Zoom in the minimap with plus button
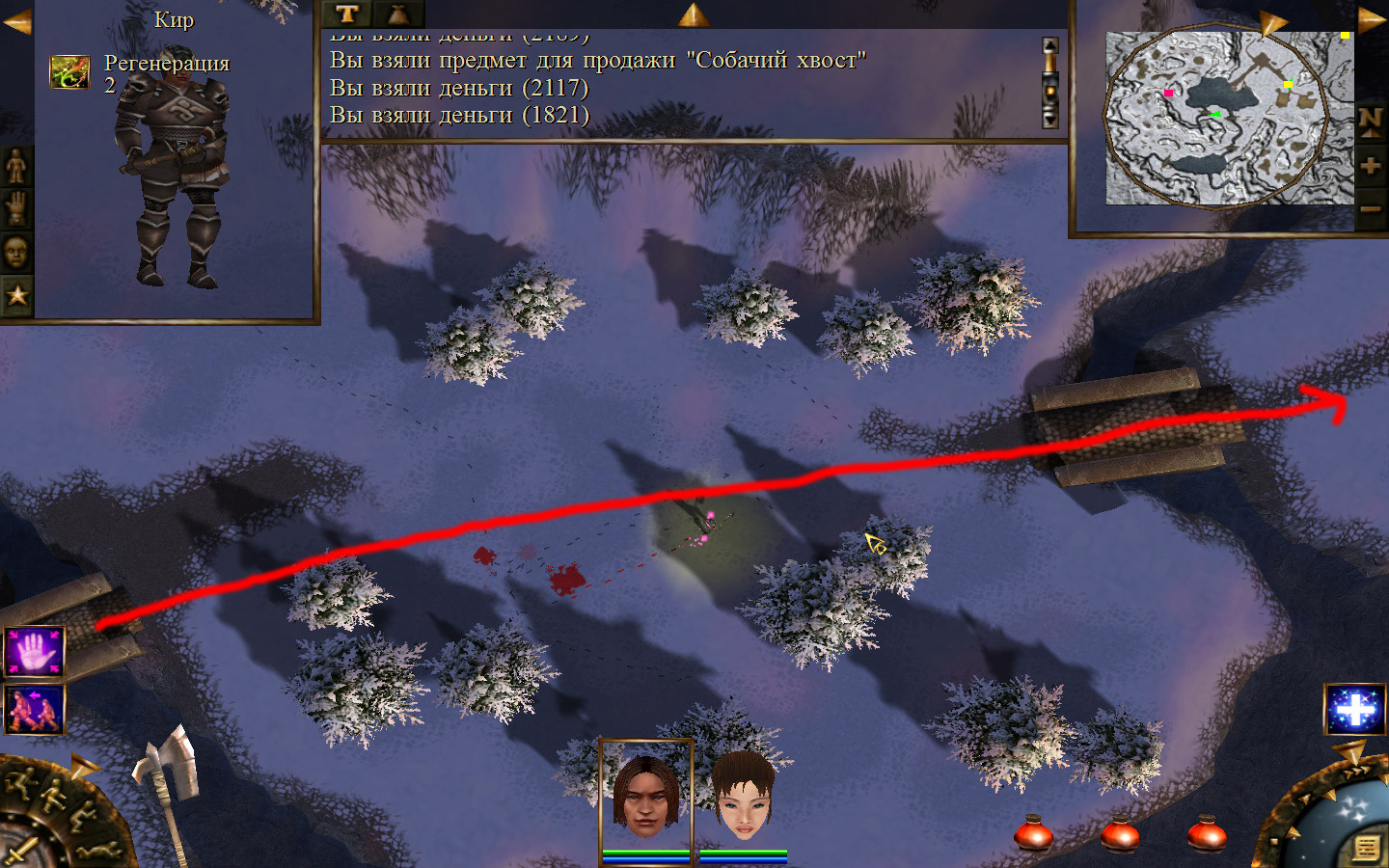 click(x=1371, y=166)
